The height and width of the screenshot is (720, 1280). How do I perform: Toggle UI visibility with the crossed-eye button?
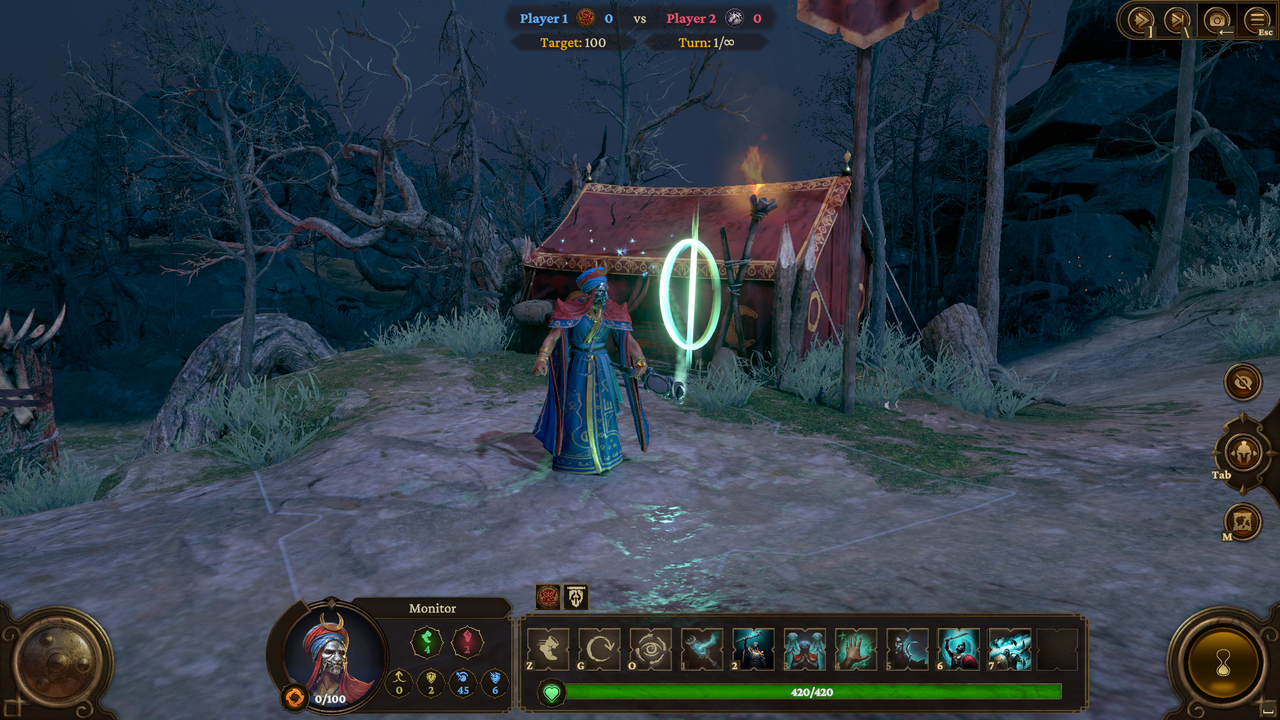[x=1242, y=382]
